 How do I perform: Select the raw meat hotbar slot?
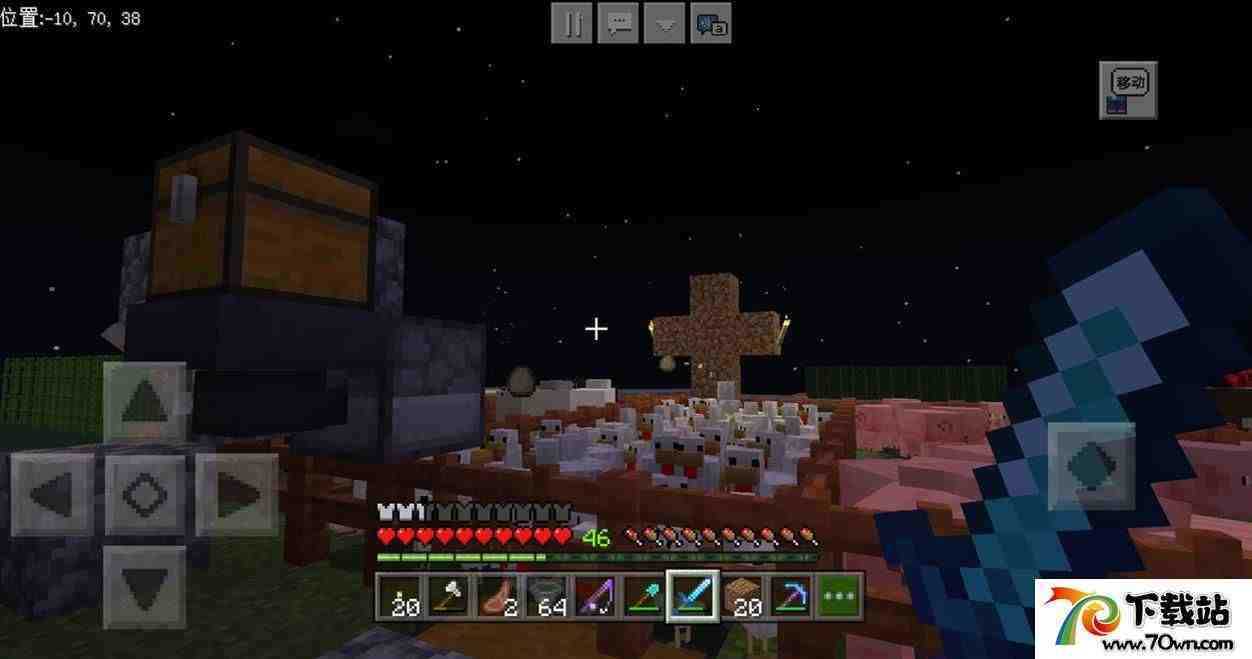coord(497,597)
